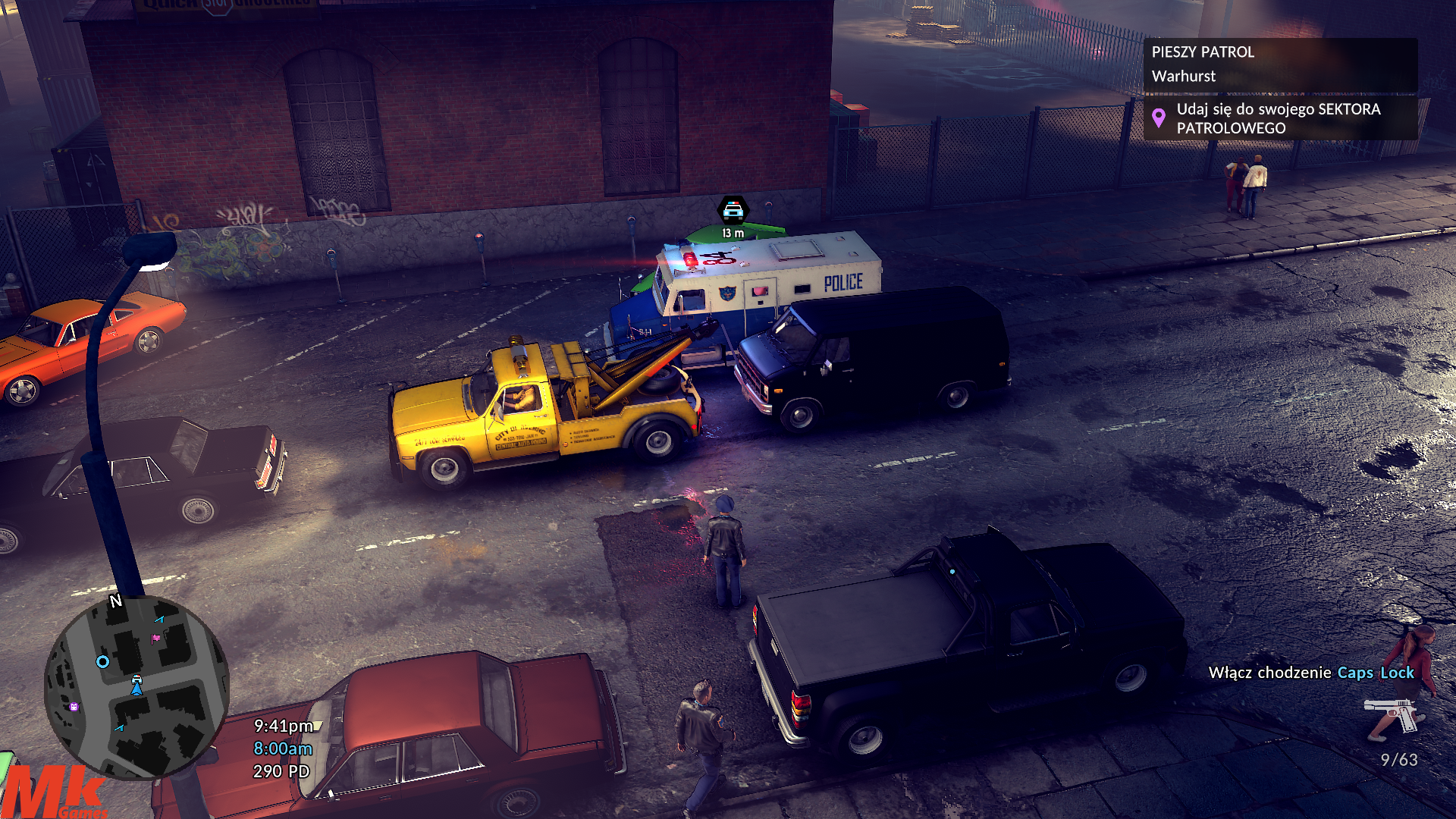Click the circular minimap
This screenshot has width=1456, height=819.
pyautogui.click(x=136, y=687)
